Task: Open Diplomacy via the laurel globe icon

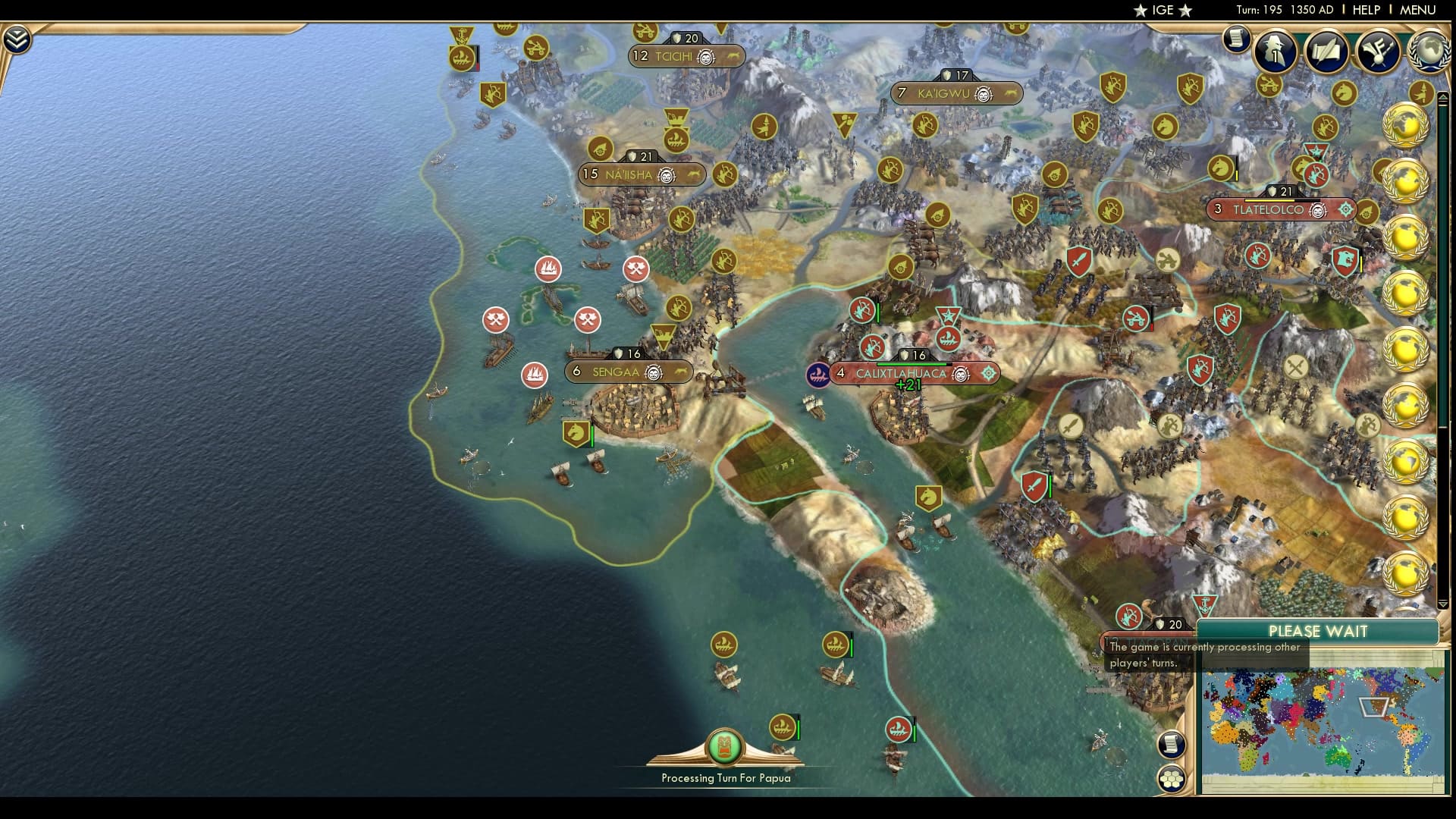Action: [x=1430, y=53]
